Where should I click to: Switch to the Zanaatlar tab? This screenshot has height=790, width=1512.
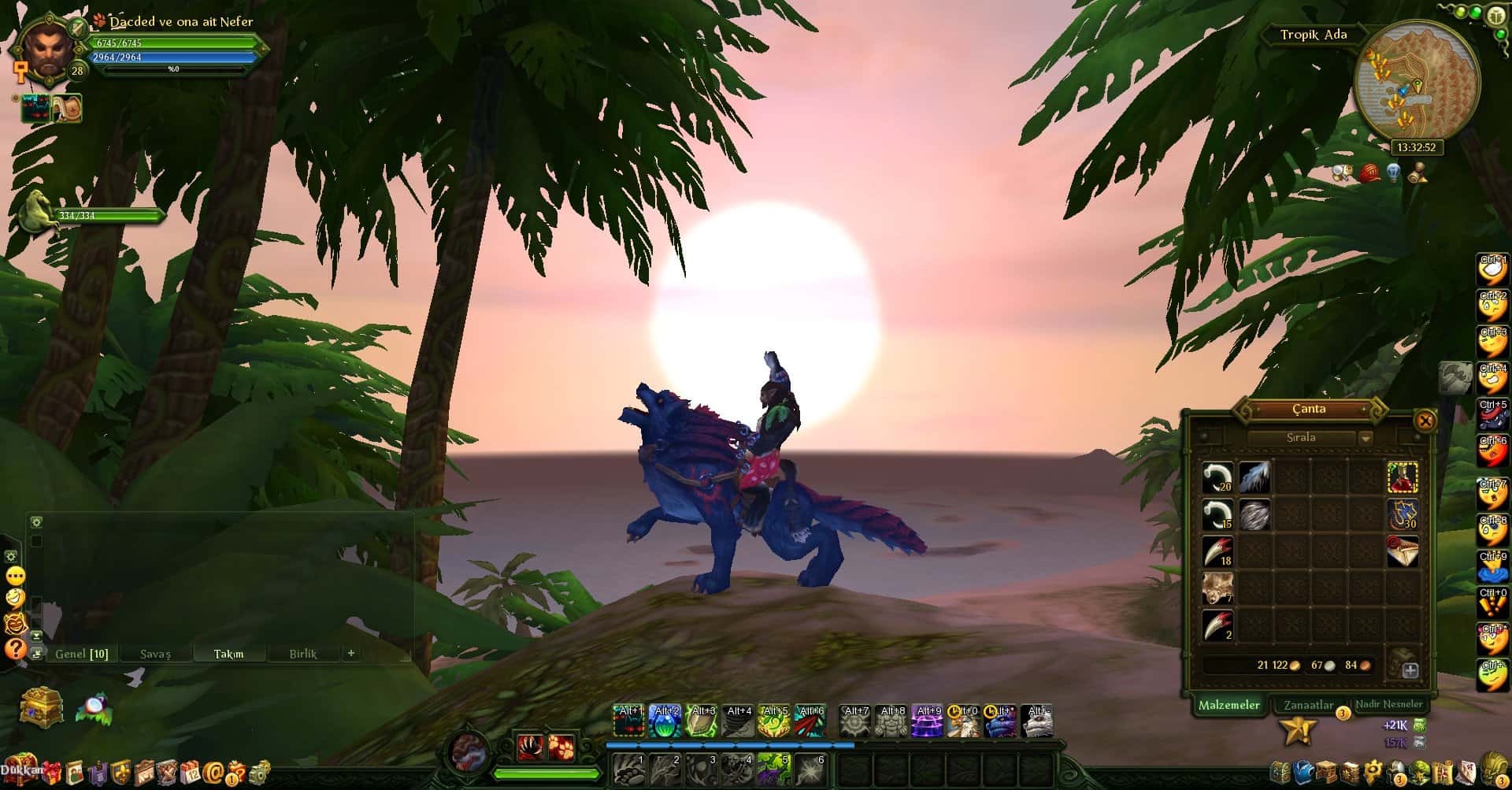[x=1308, y=705]
